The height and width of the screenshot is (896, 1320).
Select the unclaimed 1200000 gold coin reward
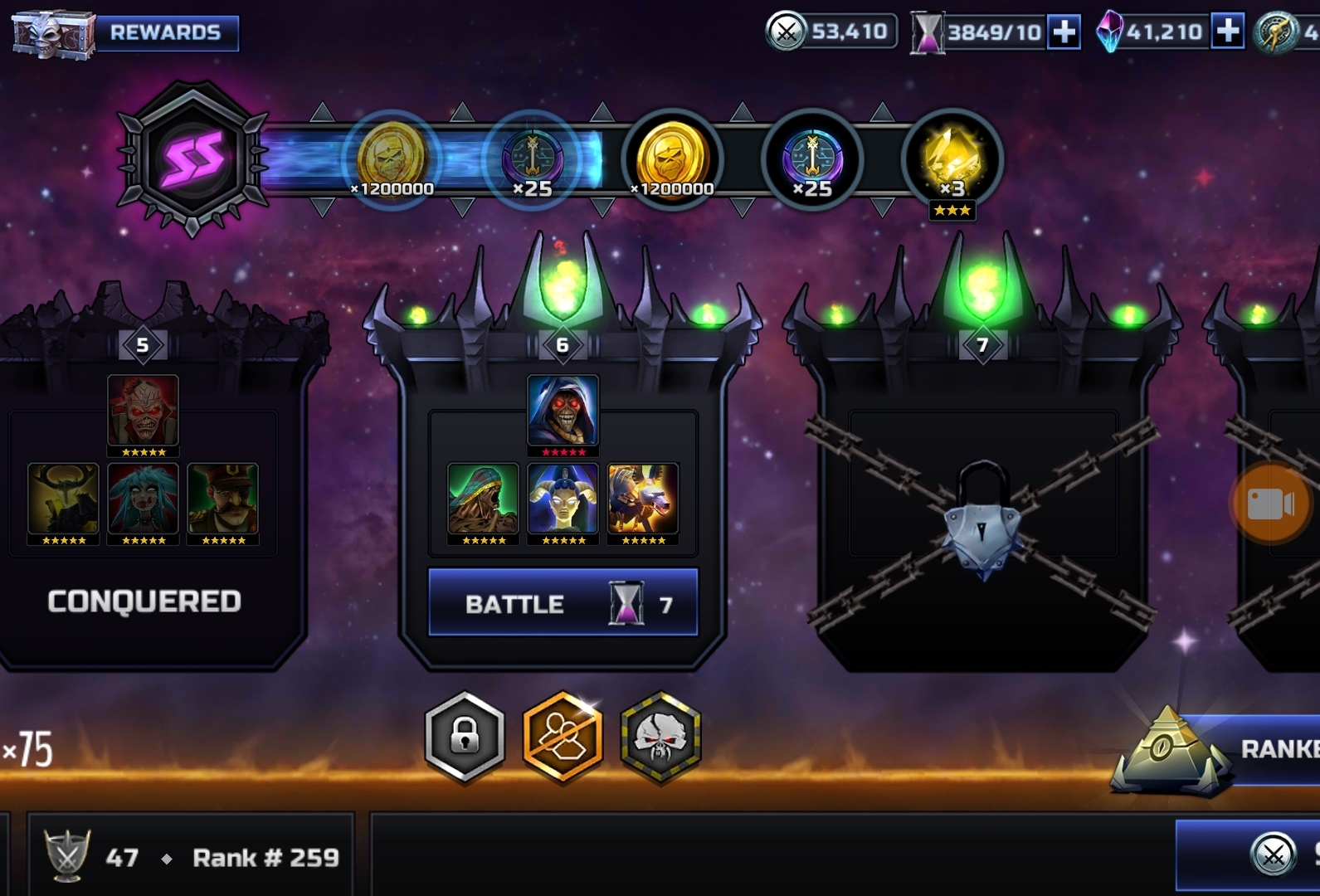point(672,159)
